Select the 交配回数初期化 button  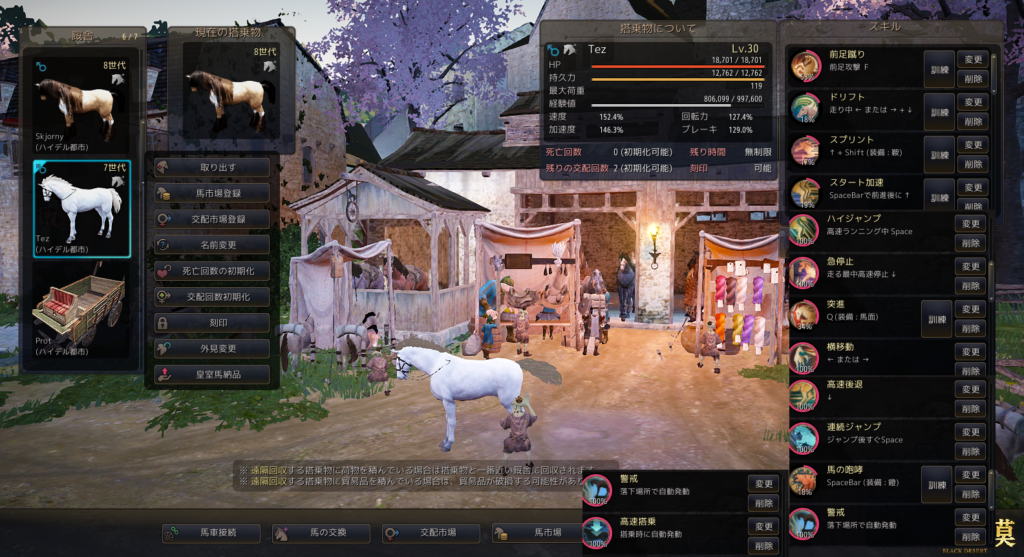[x=212, y=297]
